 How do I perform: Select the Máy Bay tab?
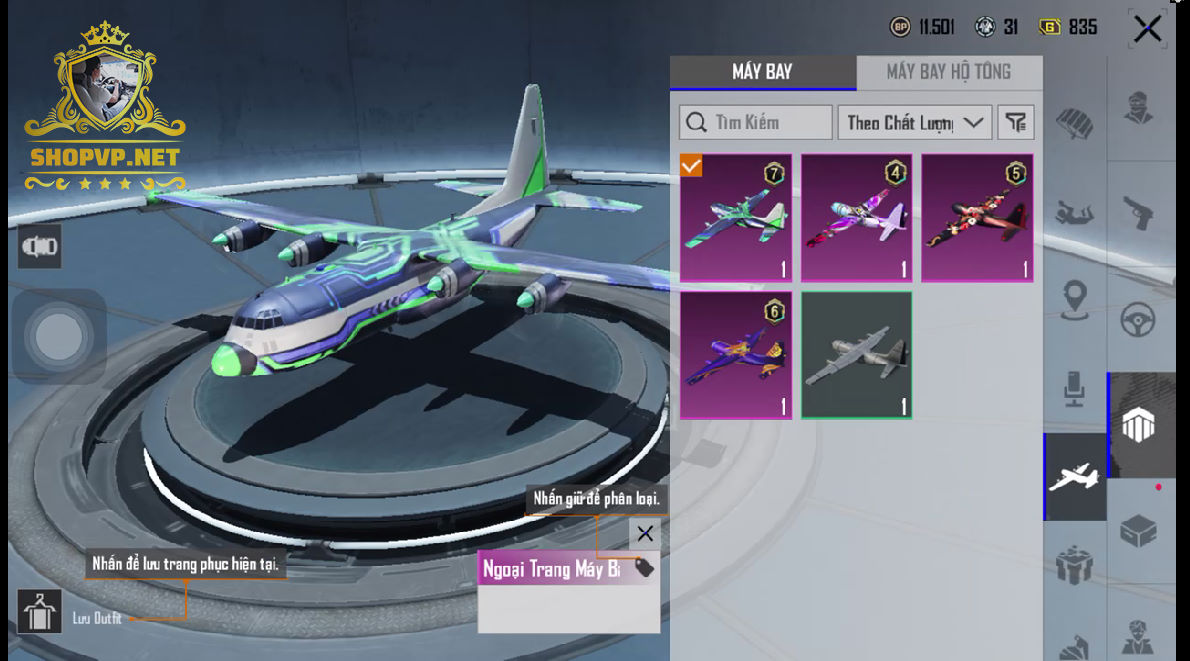[762, 72]
